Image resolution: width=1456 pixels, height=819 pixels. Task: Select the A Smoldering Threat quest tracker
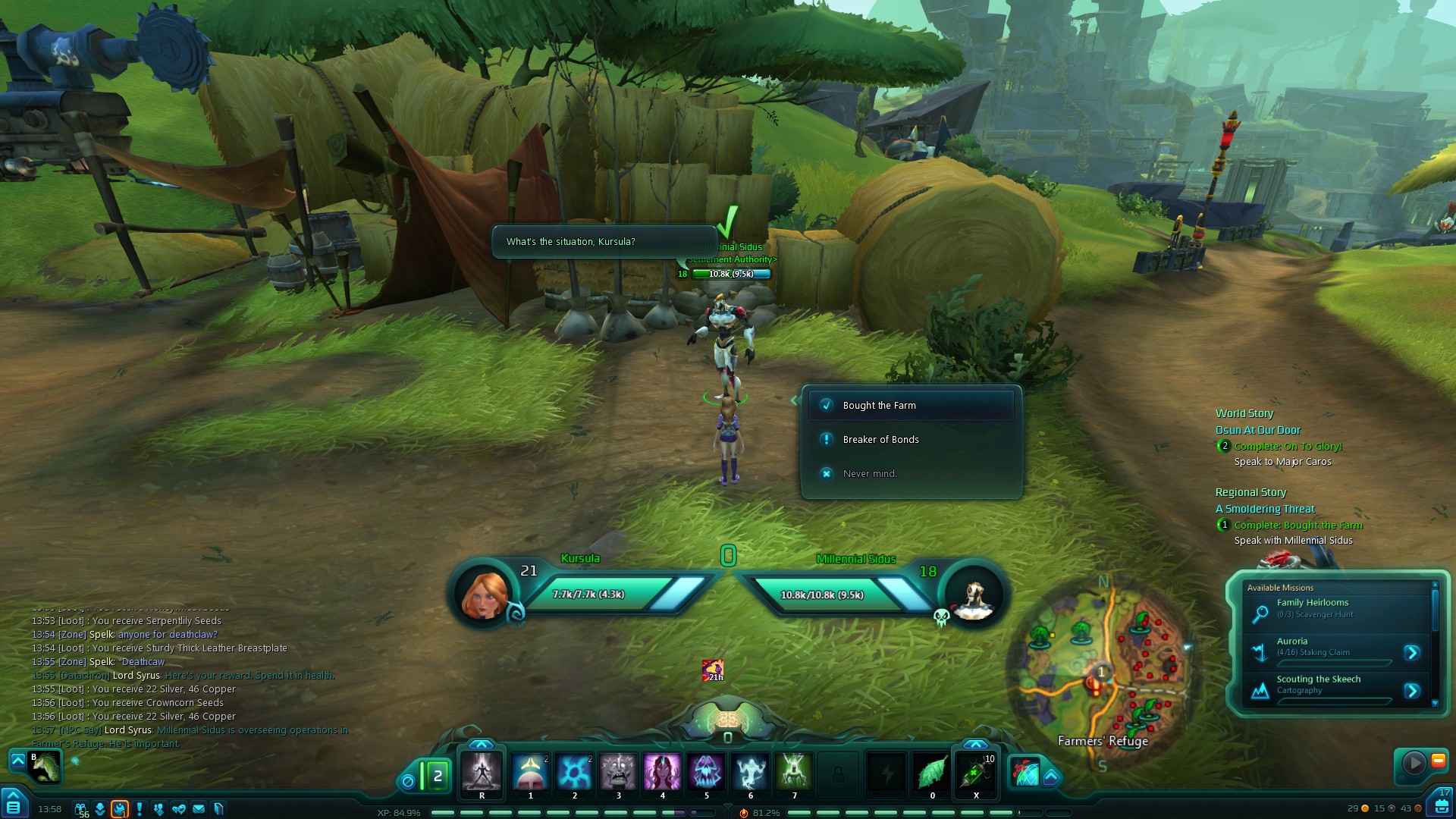1265,509
